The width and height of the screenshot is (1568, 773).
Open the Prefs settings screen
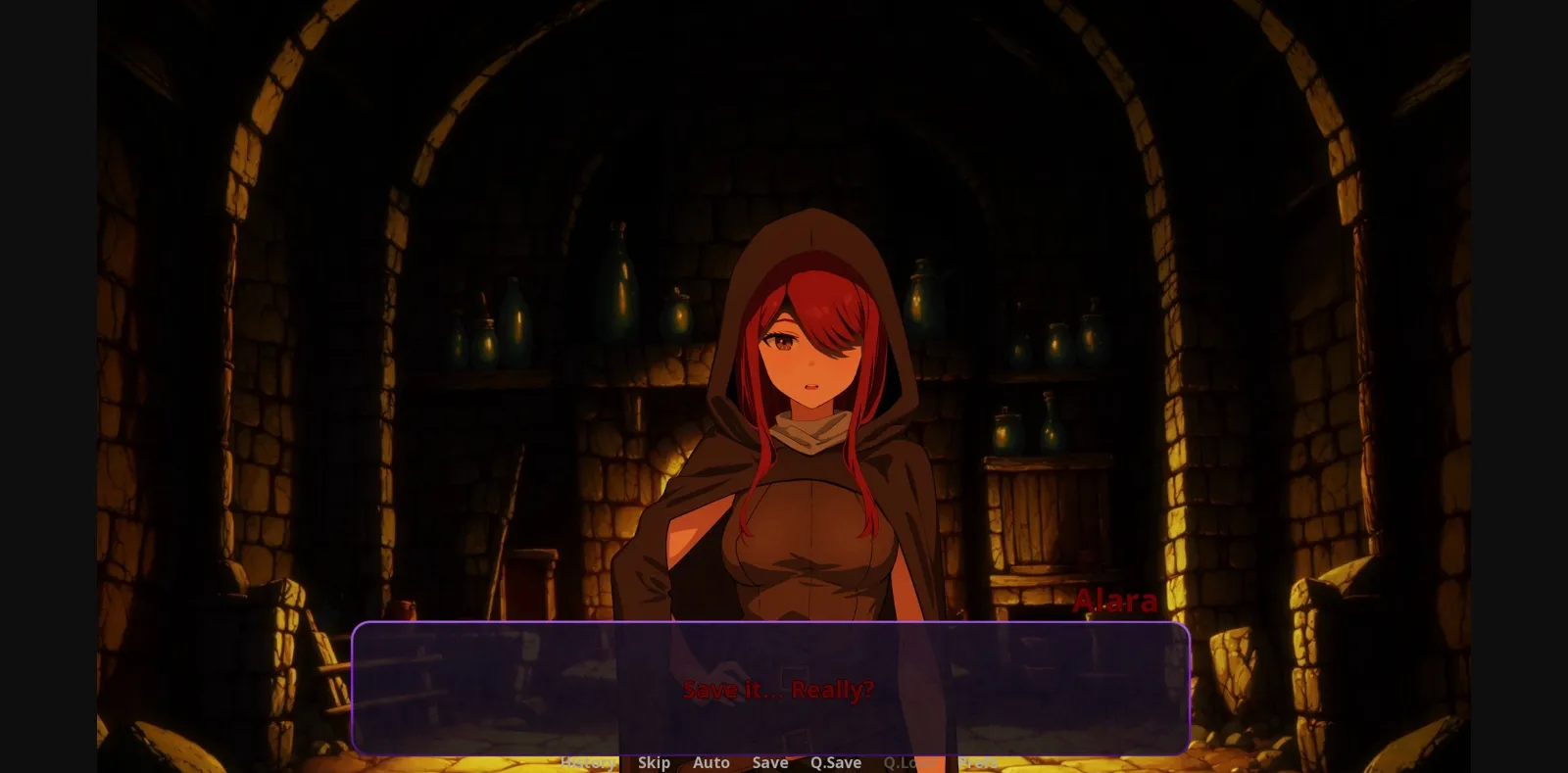(977, 762)
